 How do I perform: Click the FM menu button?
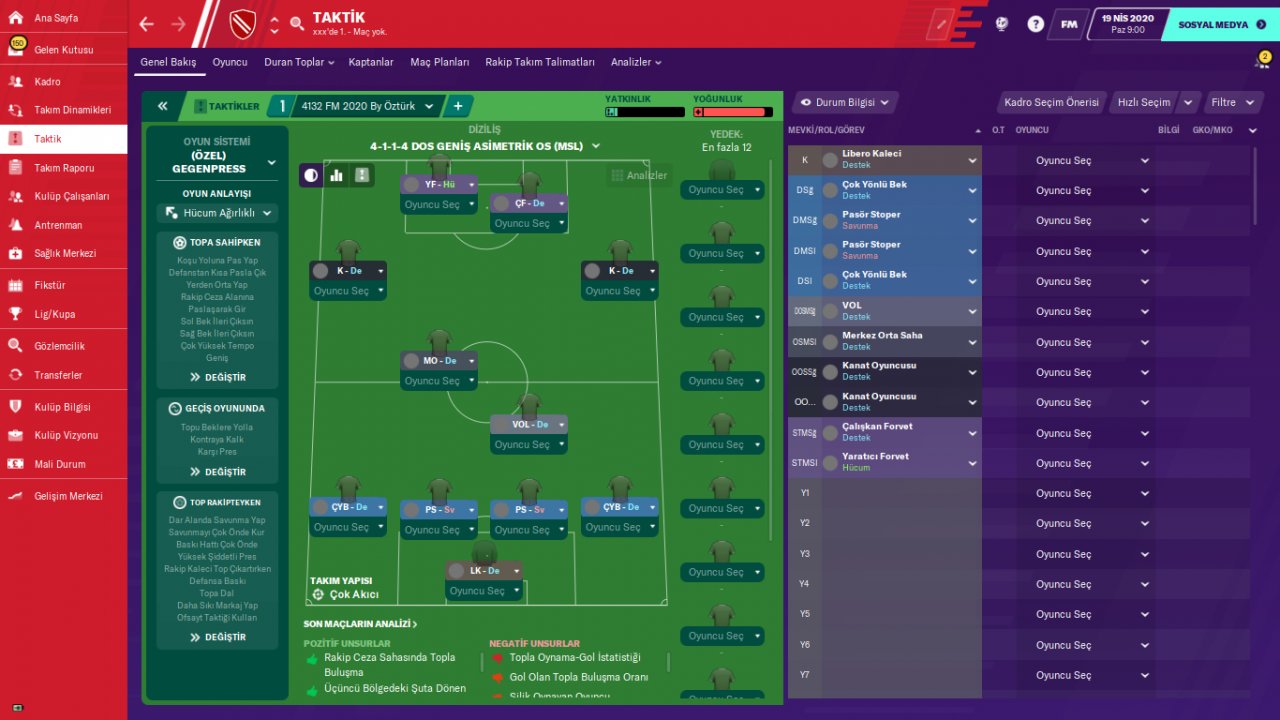[x=1069, y=24]
